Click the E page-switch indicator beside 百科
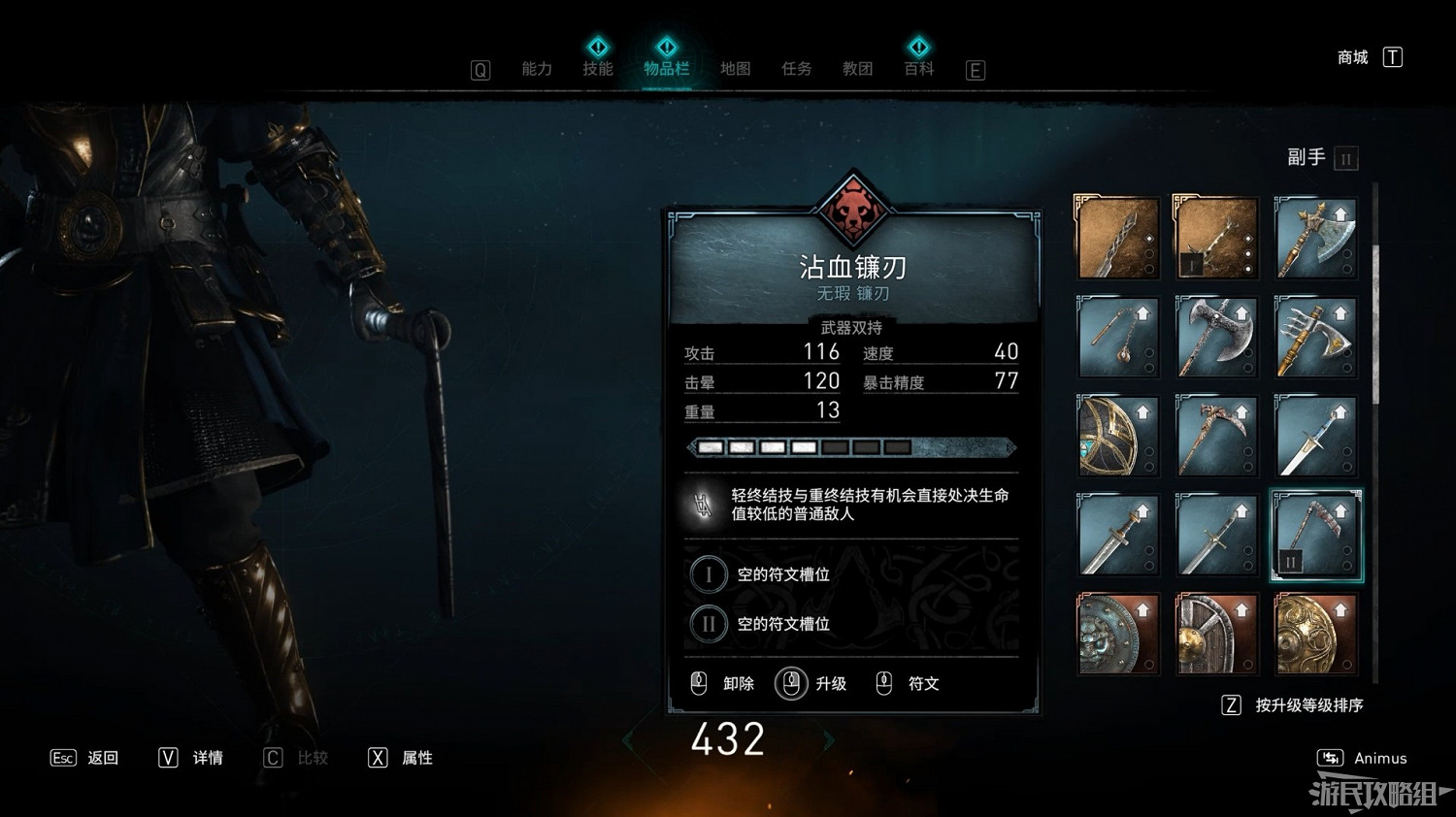The width and height of the screenshot is (1456, 817). click(x=975, y=70)
